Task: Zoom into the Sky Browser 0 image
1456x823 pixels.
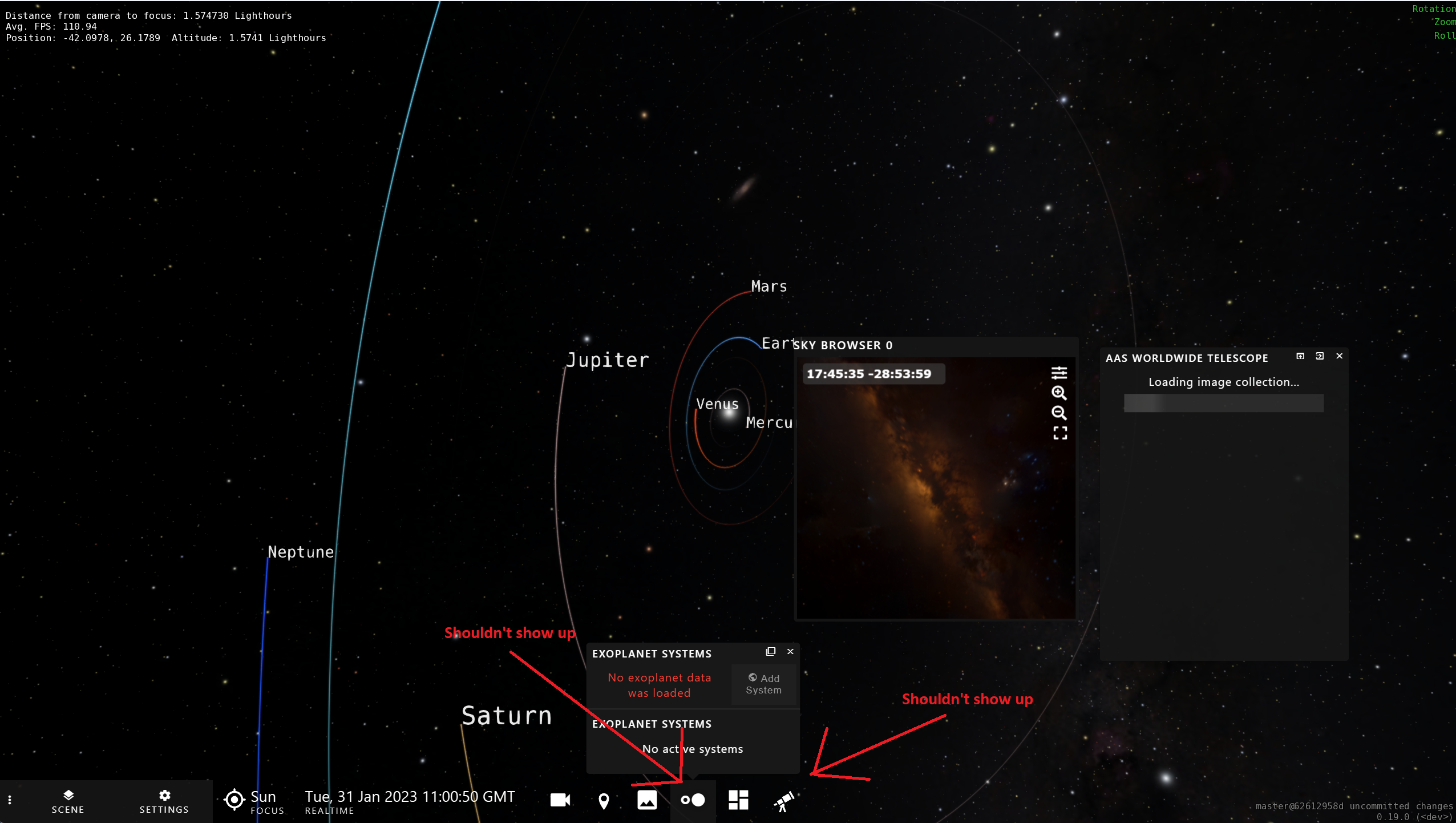Action: 1060,393
